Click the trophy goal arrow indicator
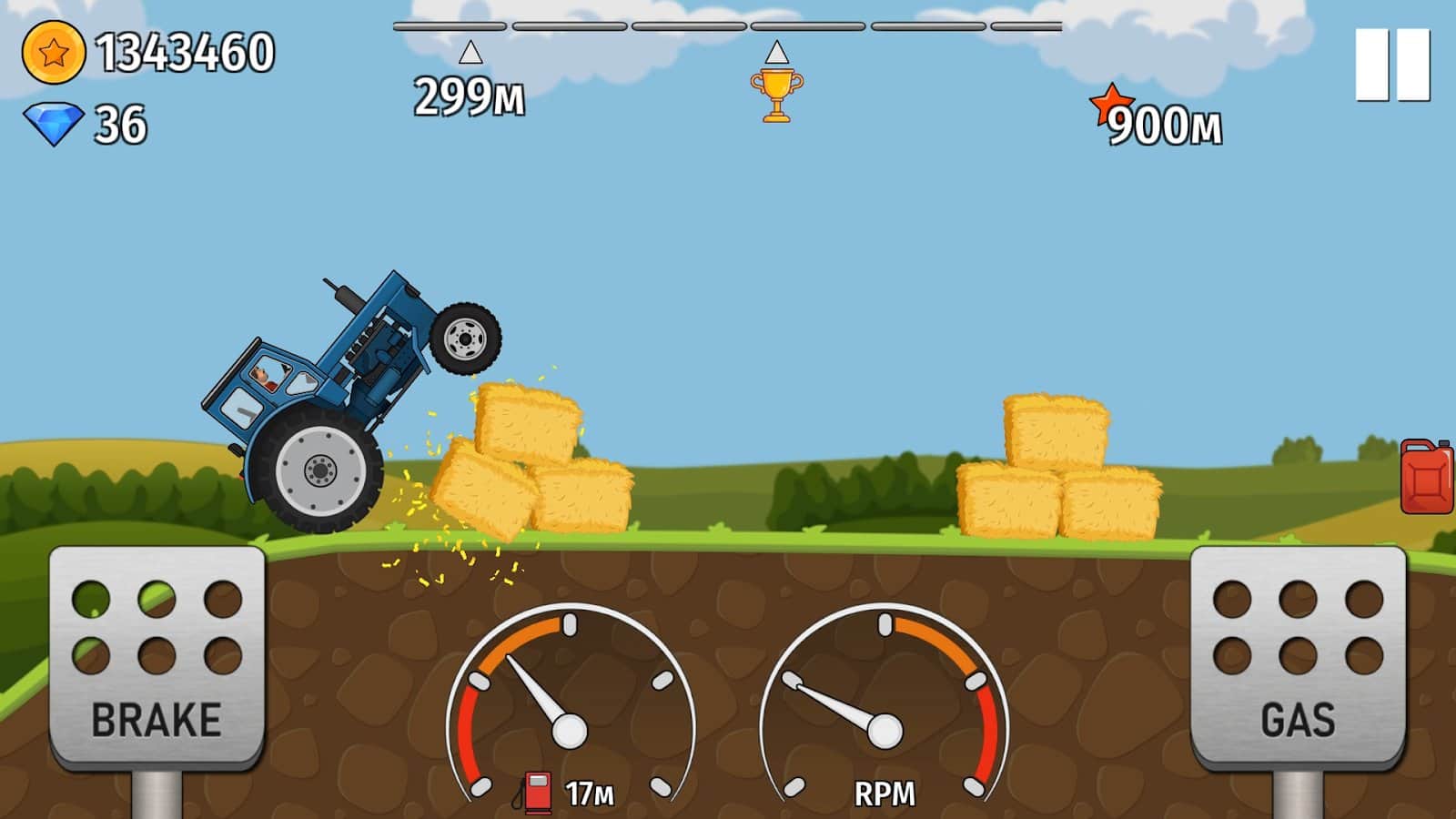The width and height of the screenshot is (1456, 819). click(x=778, y=52)
